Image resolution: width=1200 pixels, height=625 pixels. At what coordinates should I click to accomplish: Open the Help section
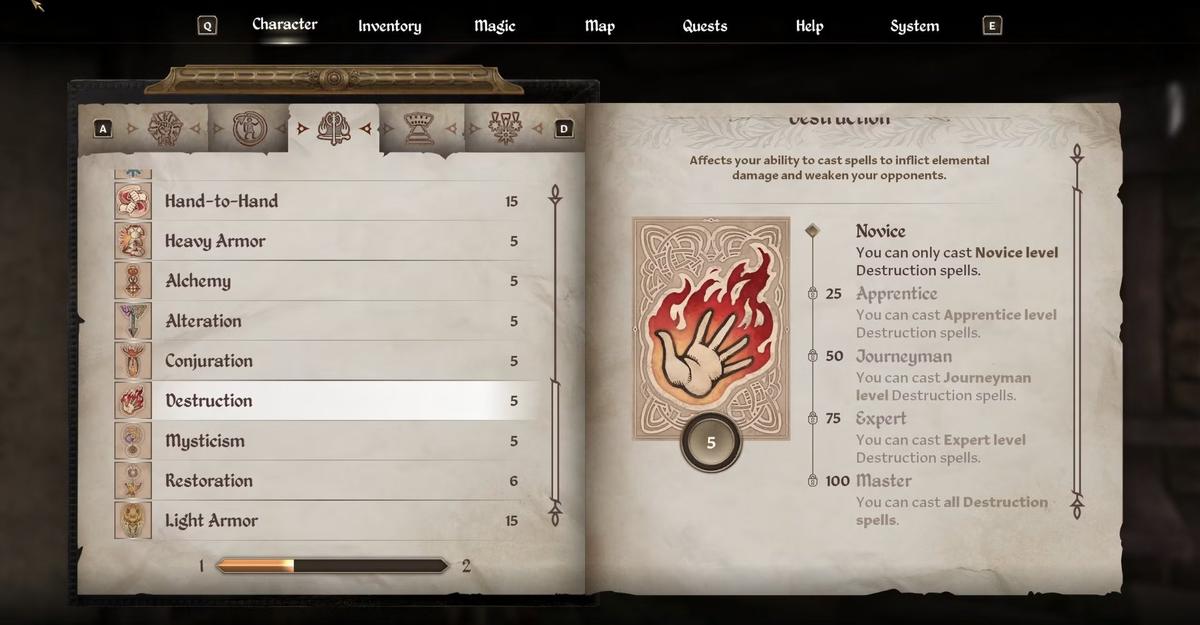click(809, 26)
